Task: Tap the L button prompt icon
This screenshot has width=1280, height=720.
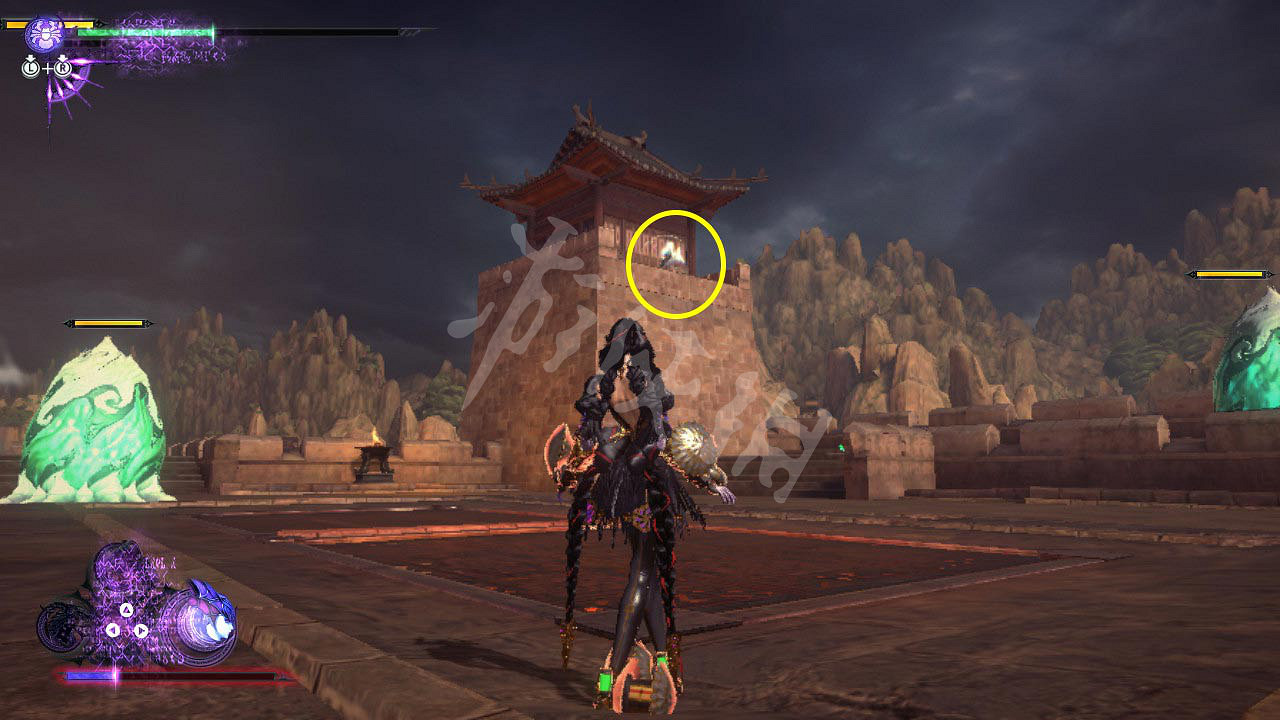Action: 31,67
